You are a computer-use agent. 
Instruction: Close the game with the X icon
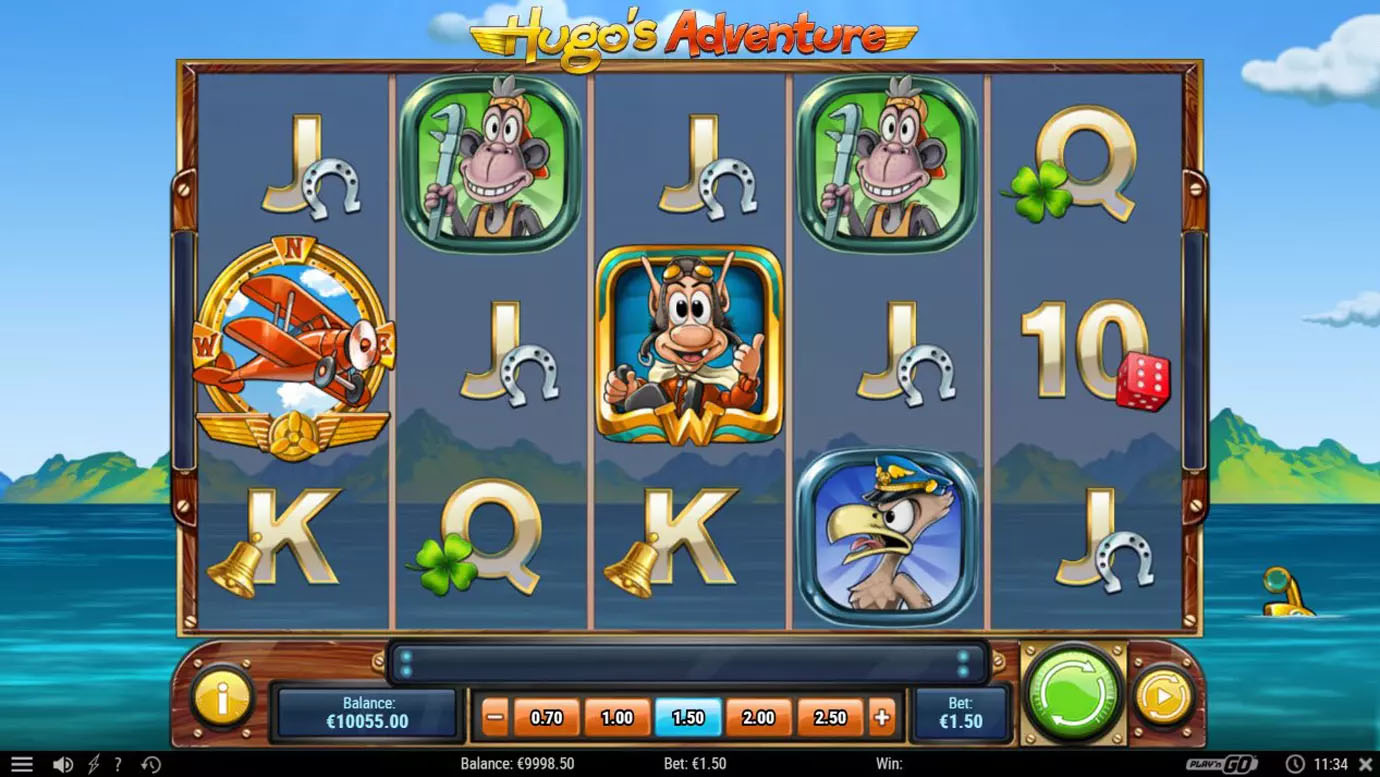[x=1366, y=765]
